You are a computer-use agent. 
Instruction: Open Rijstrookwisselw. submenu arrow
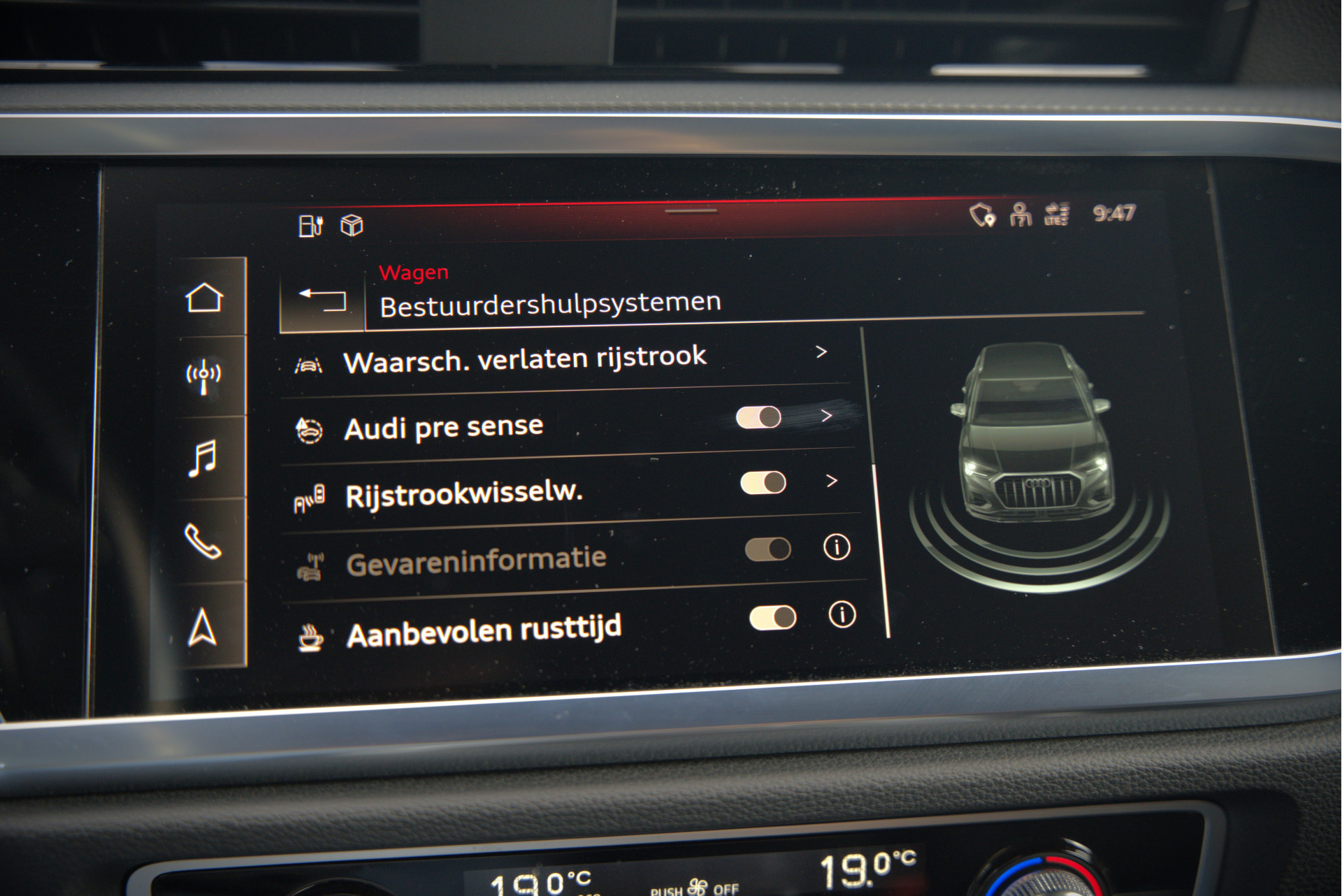click(831, 481)
